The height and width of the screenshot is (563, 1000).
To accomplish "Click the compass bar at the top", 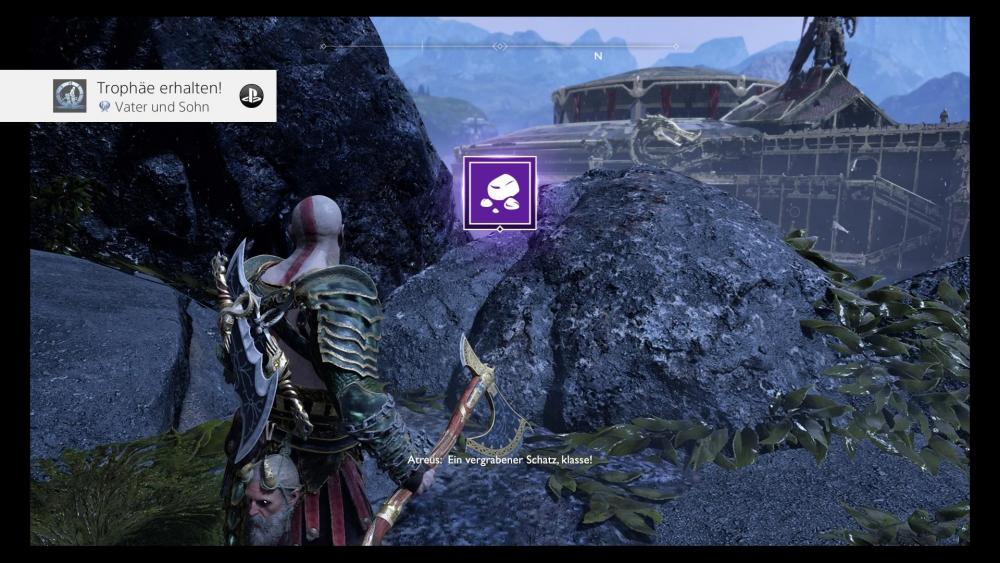I will click(500, 46).
